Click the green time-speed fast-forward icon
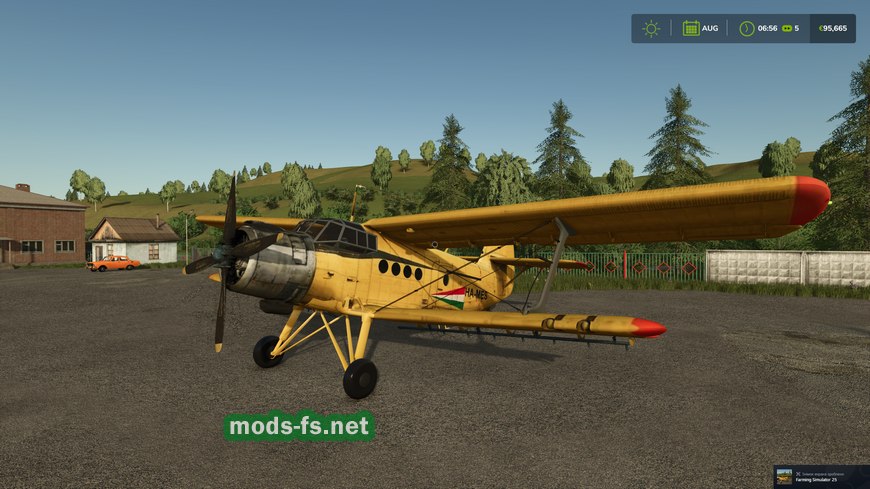This screenshot has width=870, height=489. point(787,28)
